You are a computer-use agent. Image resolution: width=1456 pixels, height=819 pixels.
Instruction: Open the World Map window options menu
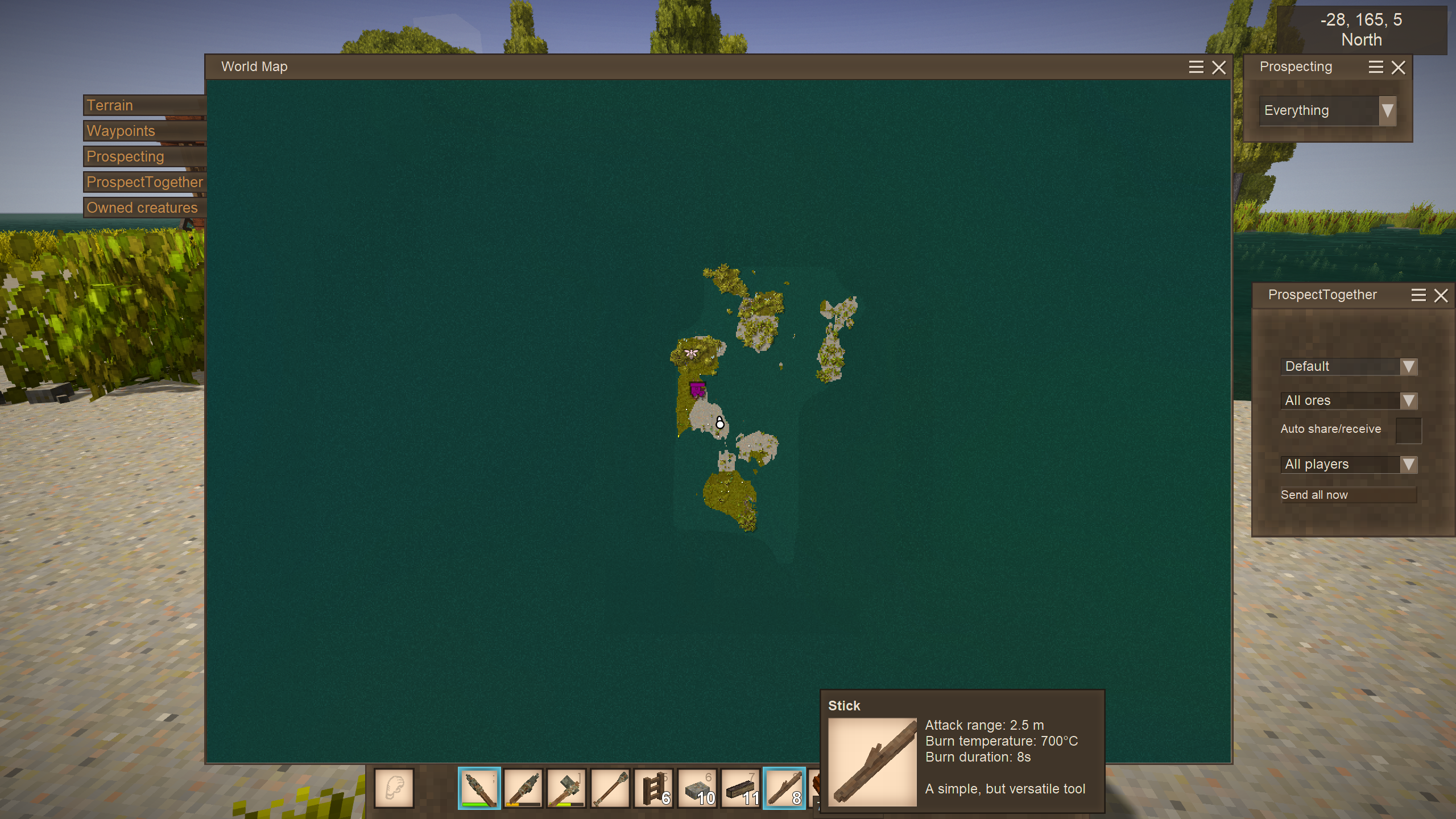click(x=1196, y=67)
